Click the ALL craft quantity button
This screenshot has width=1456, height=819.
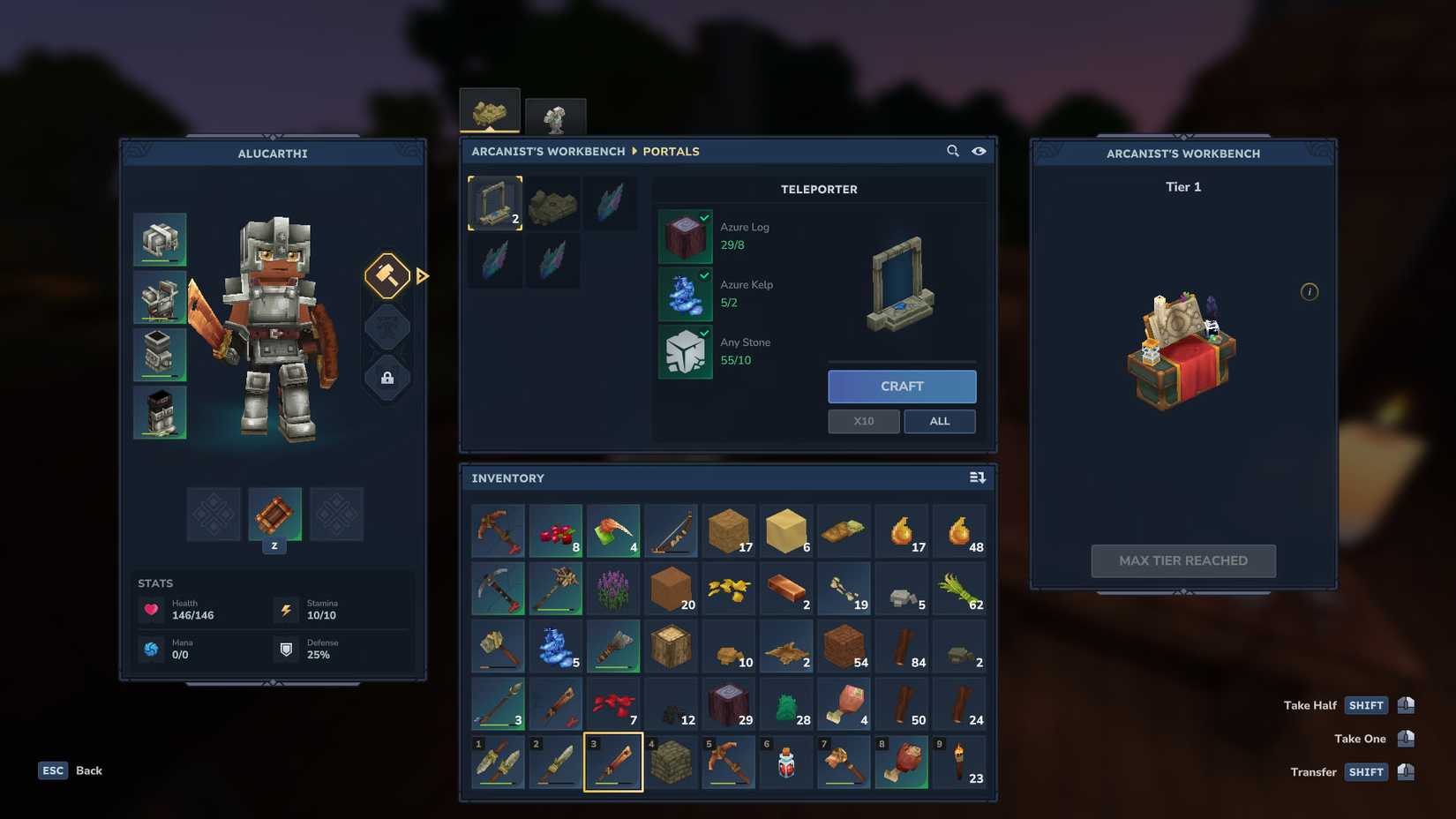point(939,421)
